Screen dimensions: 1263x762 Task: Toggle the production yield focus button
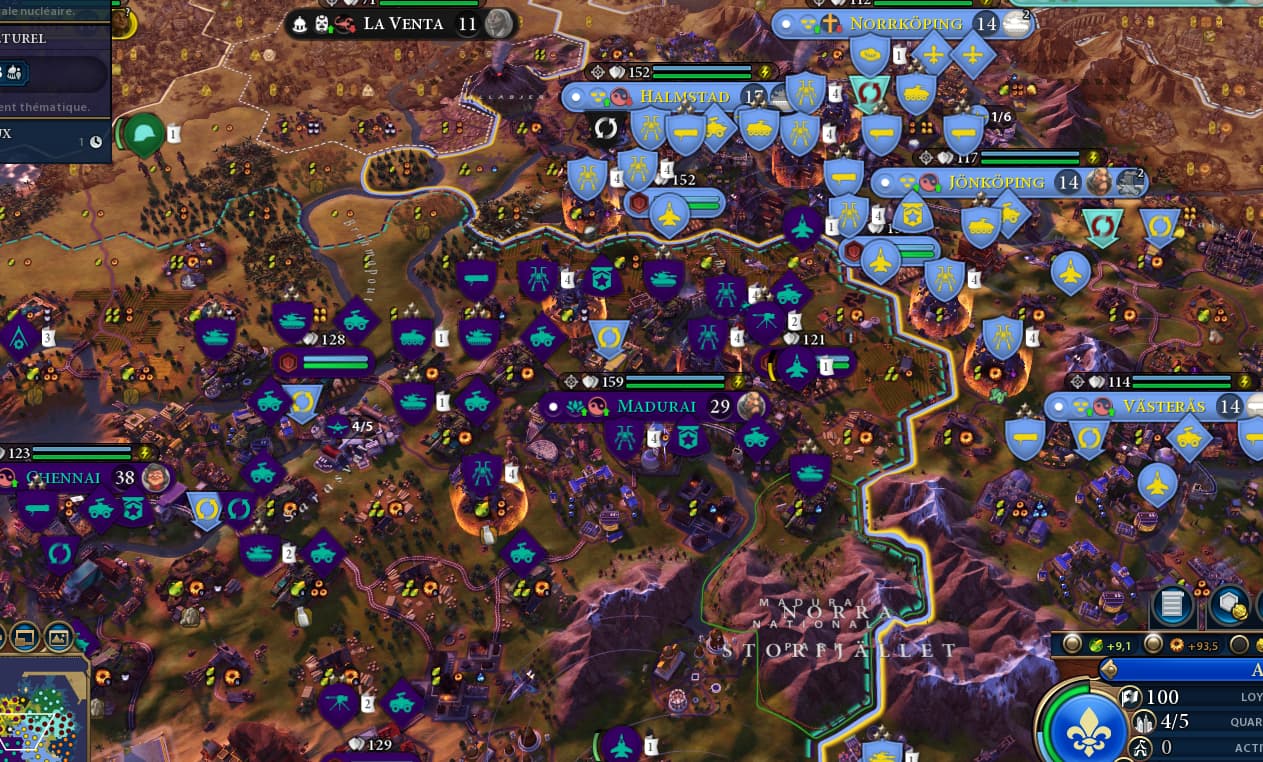pyautogui.click(x=1153, y=645)
